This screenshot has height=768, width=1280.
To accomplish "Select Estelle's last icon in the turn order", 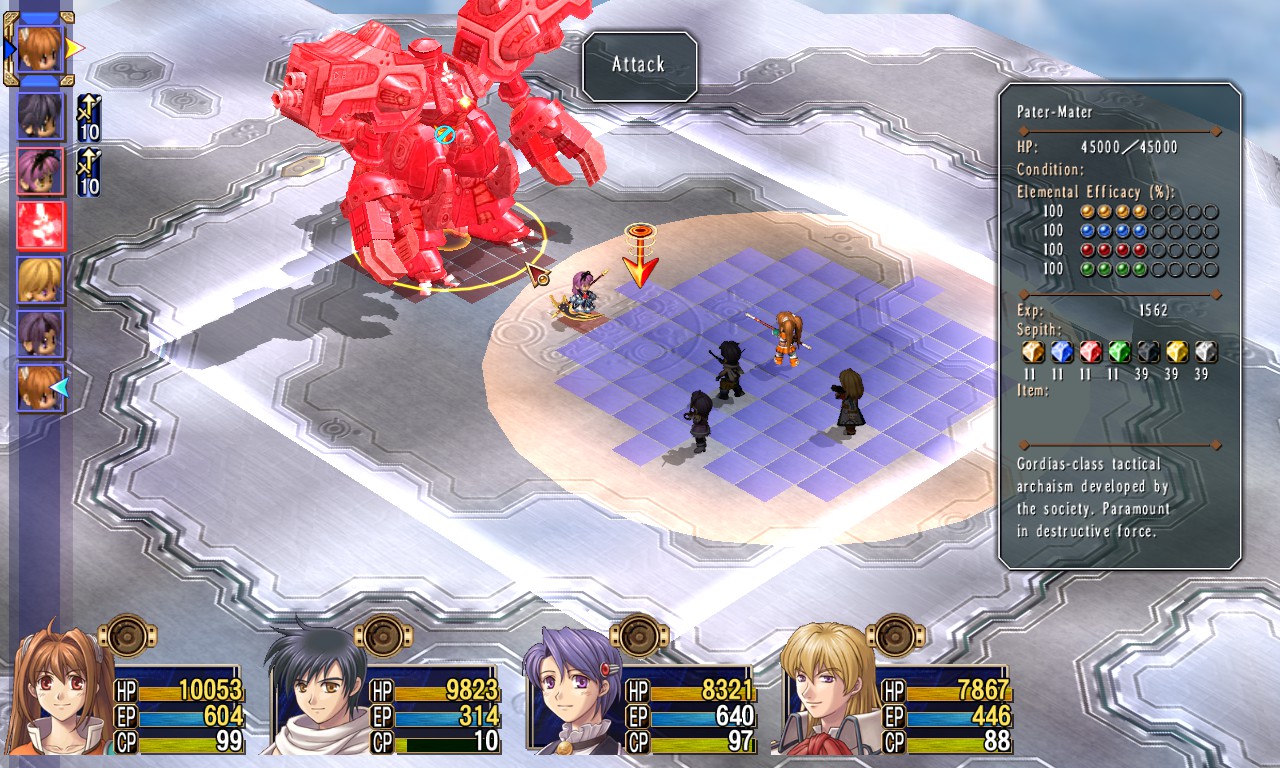I will [41, 388].
